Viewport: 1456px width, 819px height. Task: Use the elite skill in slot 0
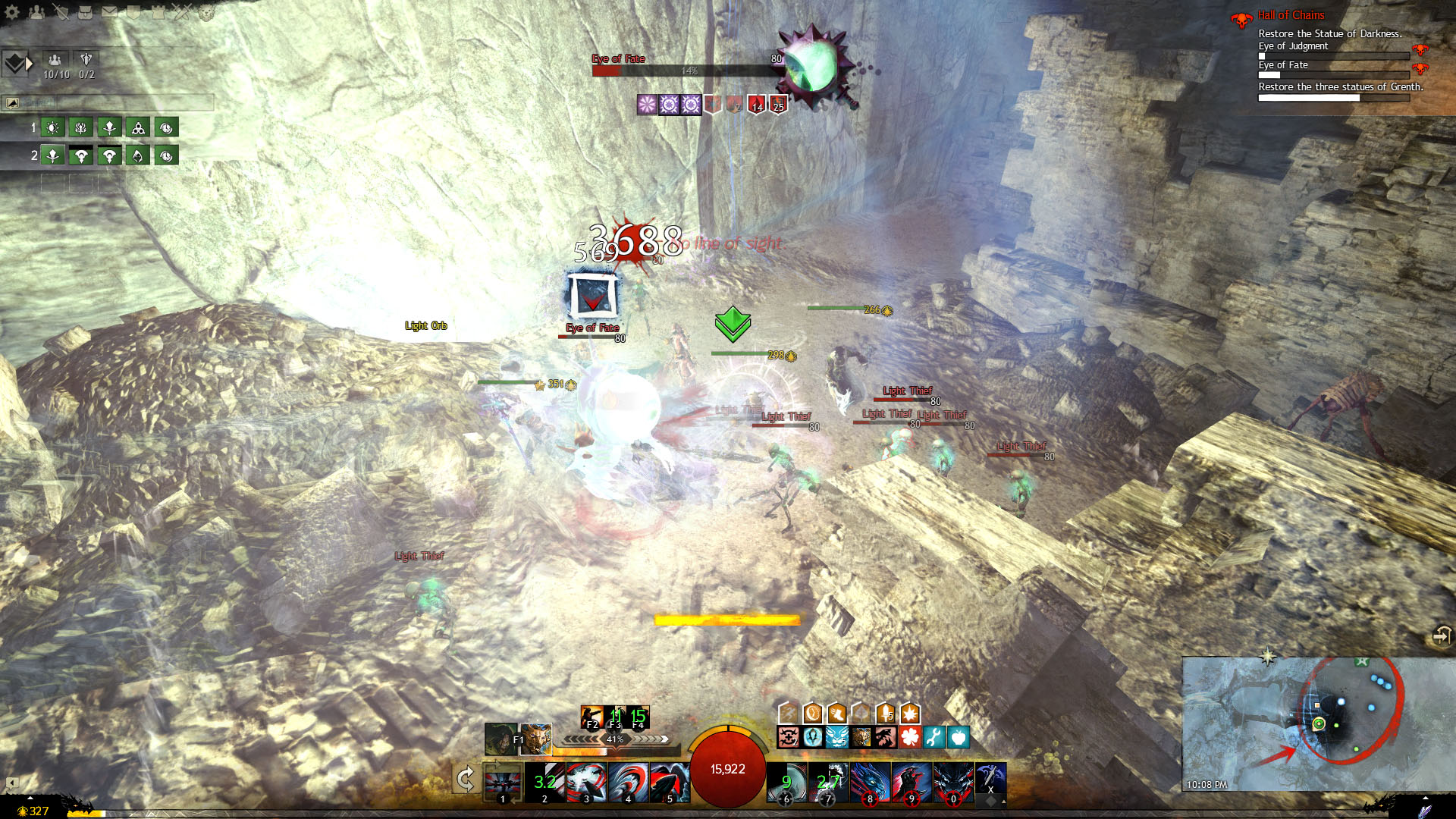[x=952, y=781]
